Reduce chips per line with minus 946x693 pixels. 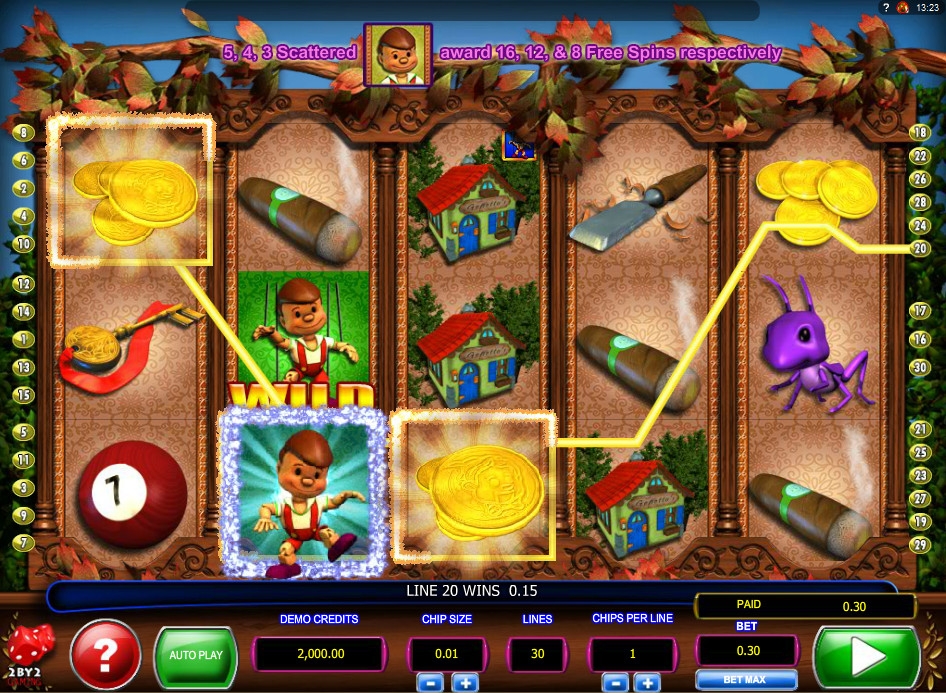(616, 684)
